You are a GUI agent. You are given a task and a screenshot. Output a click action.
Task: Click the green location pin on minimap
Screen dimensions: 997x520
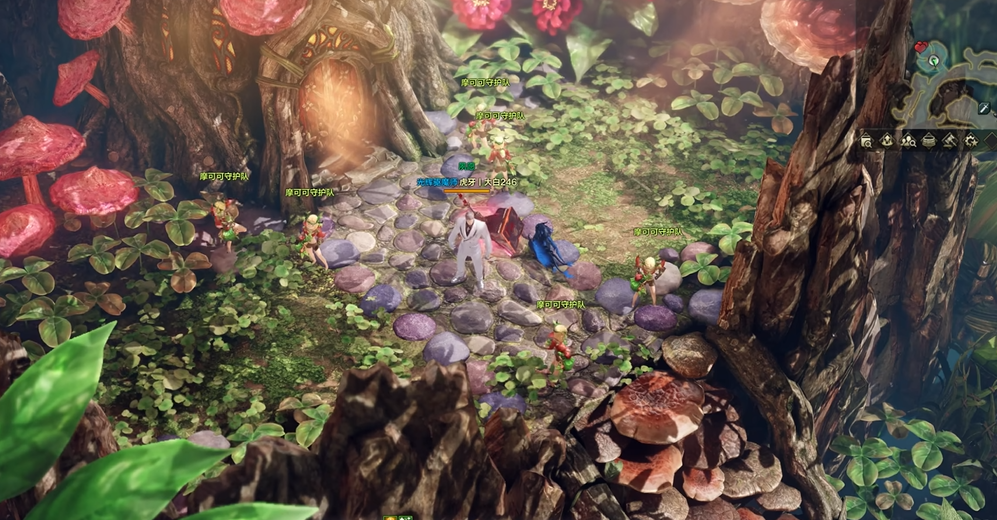coord(933,60)
